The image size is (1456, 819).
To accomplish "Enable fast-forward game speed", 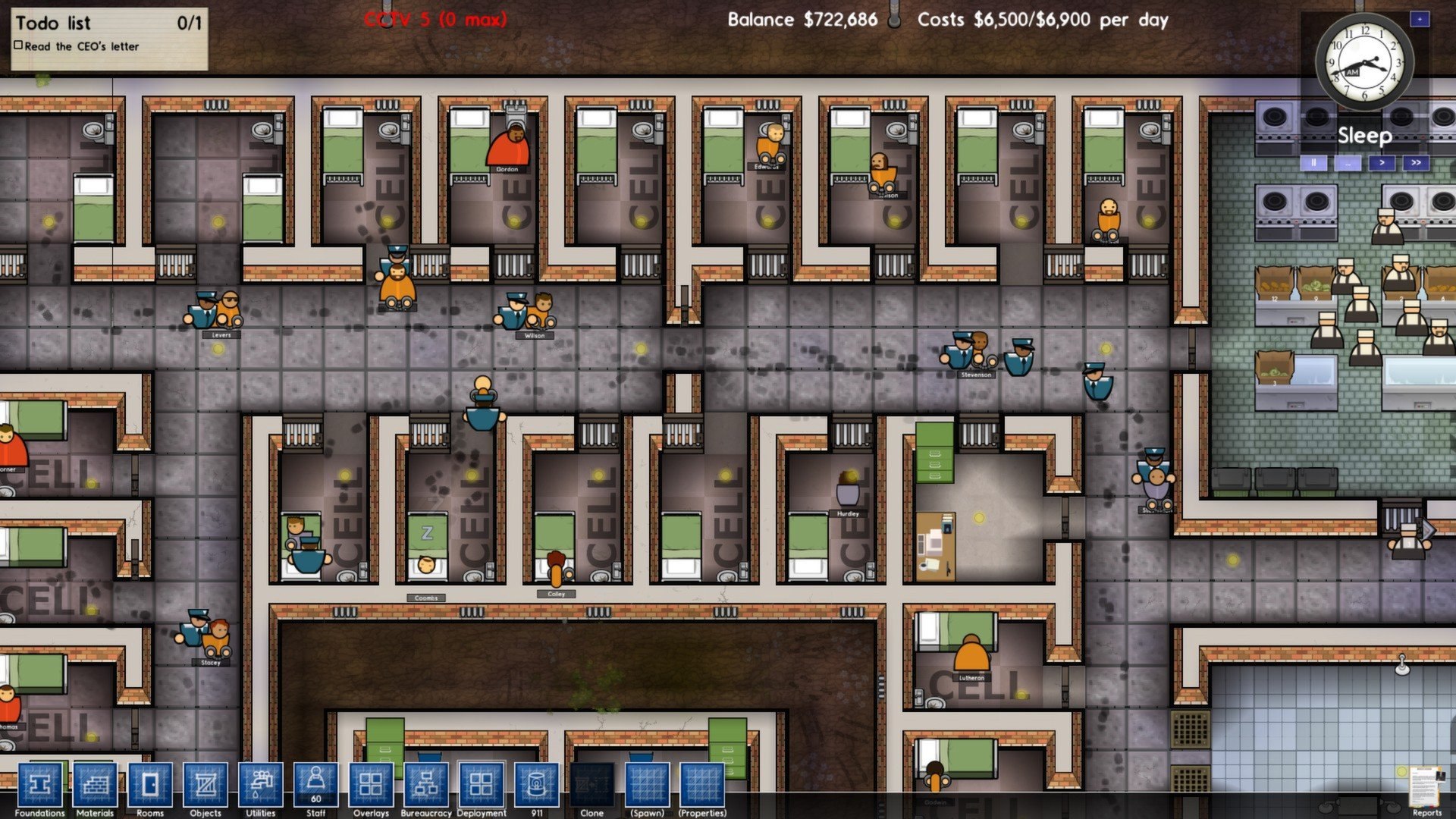I will coord(1415,162).
